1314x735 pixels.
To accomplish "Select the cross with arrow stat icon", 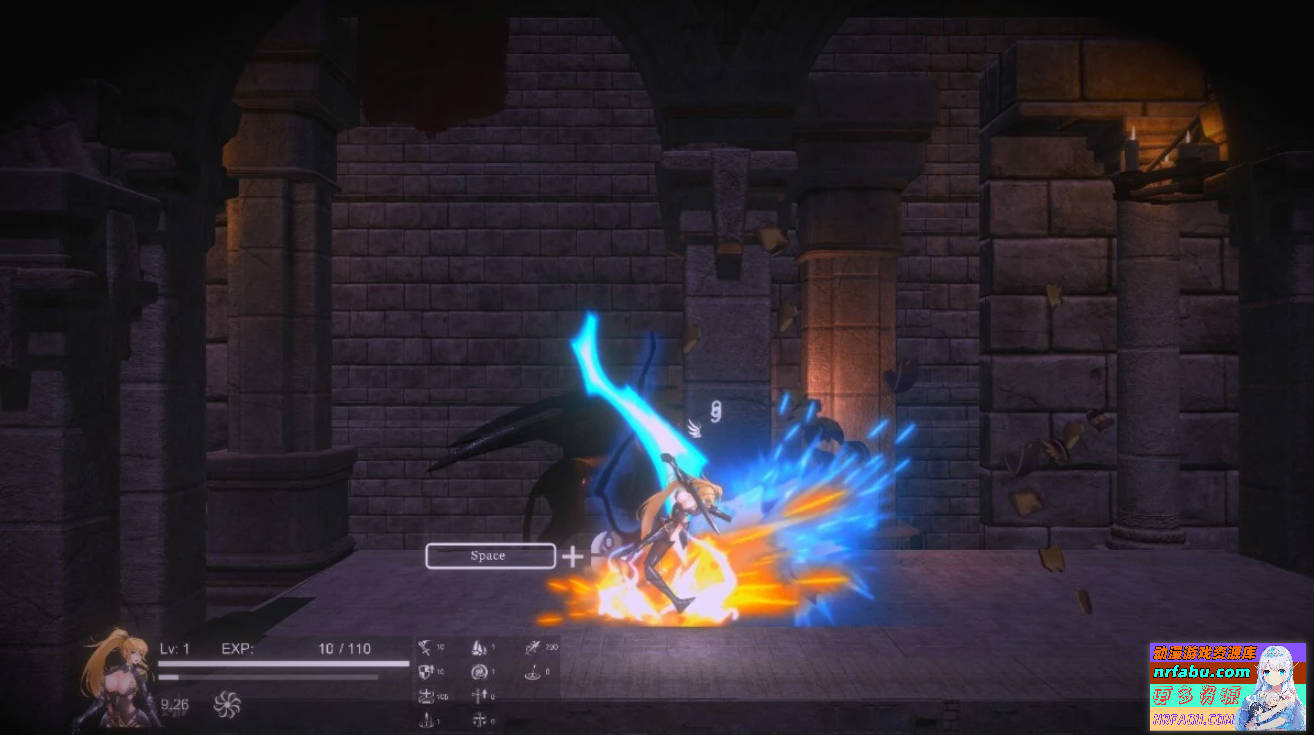I will [x=479, y=693].
